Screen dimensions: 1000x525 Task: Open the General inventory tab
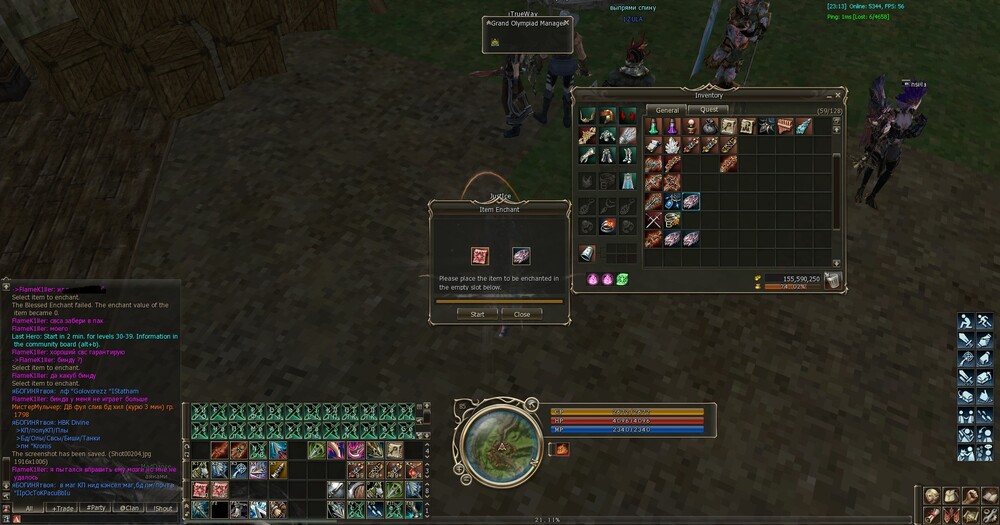(x=667, y=110)
